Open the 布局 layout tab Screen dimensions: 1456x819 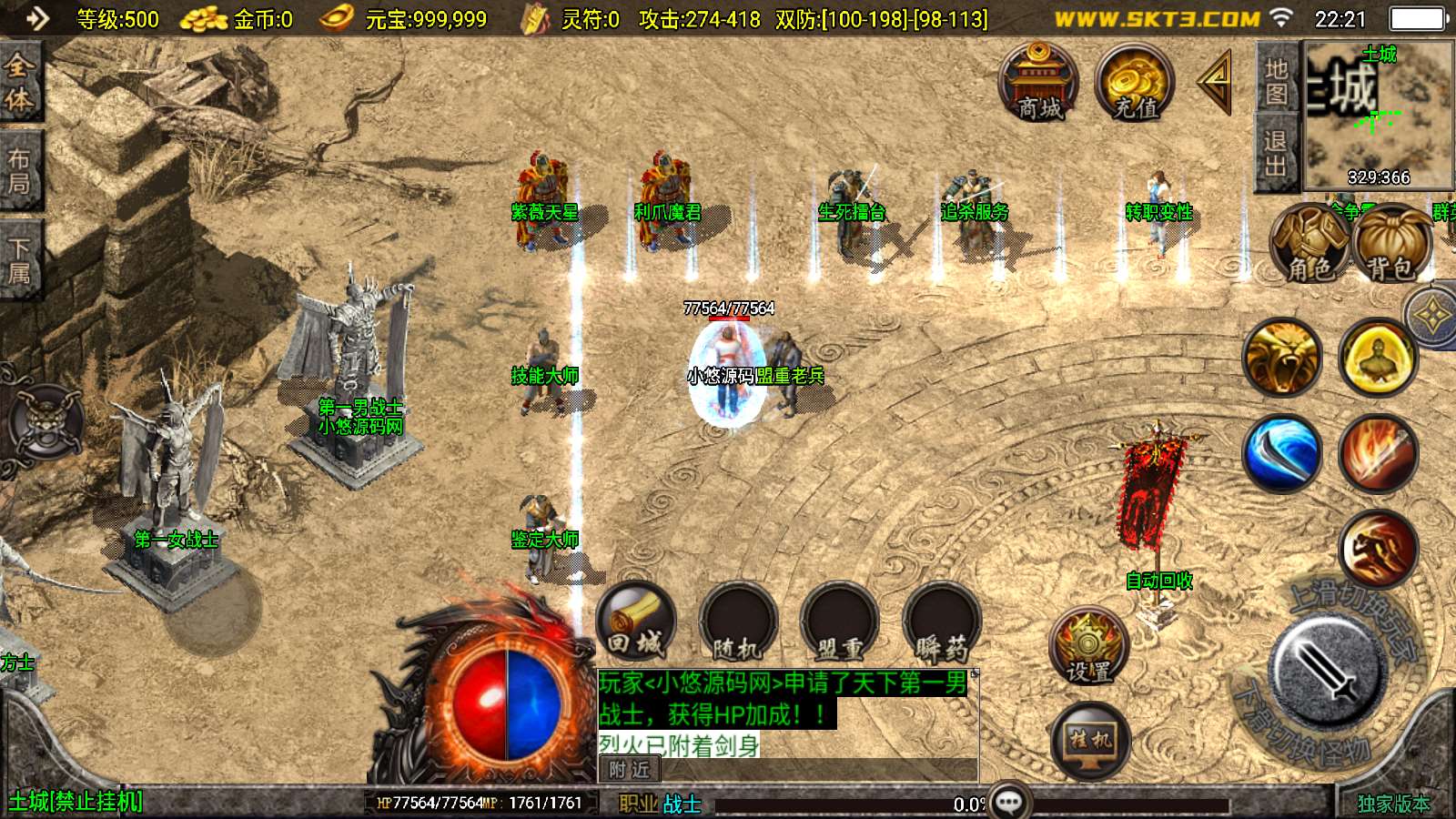point(19,171)
